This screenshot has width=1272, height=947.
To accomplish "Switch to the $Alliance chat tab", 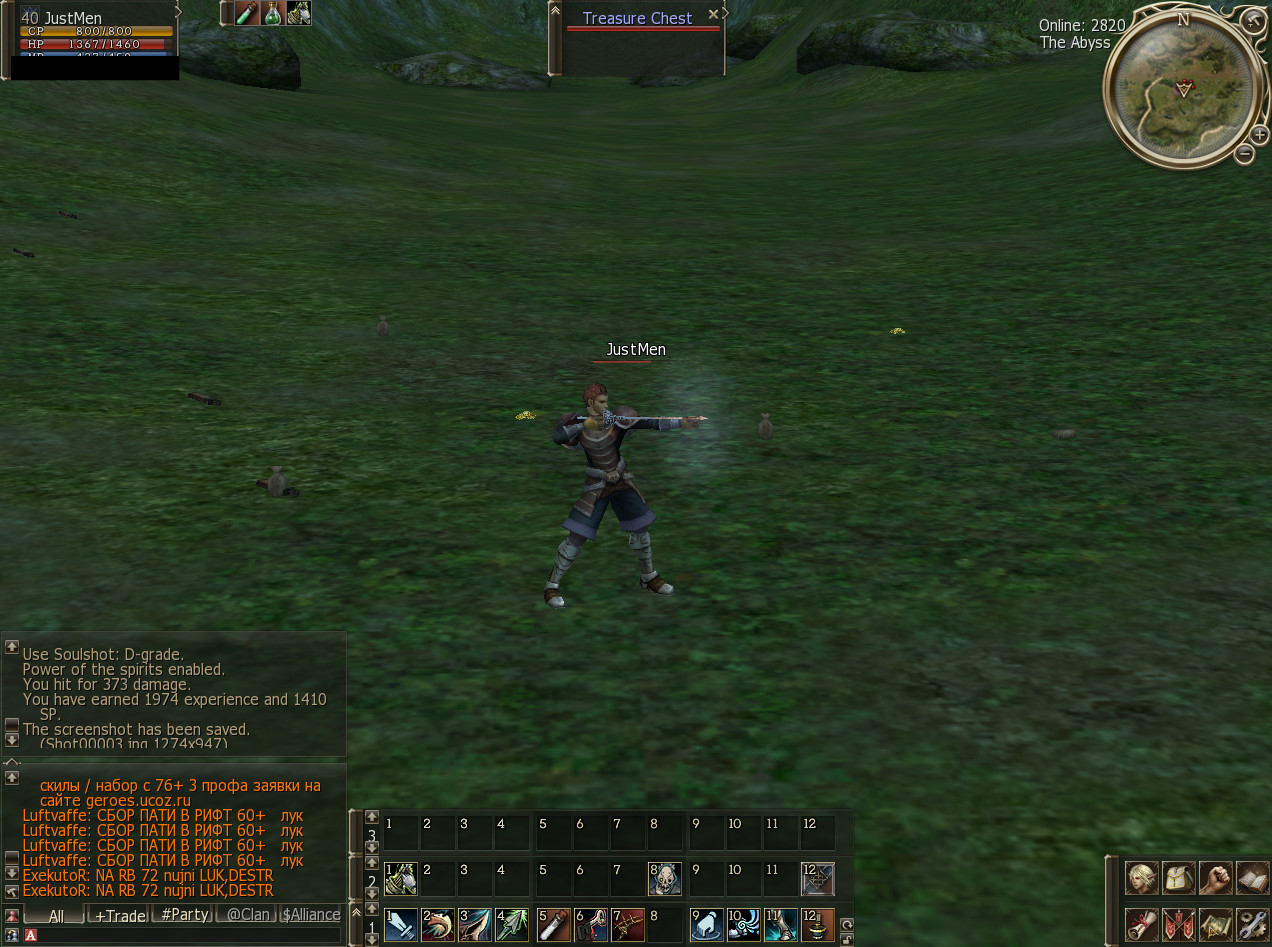I will pyautogui.click(x=311, y=915).
